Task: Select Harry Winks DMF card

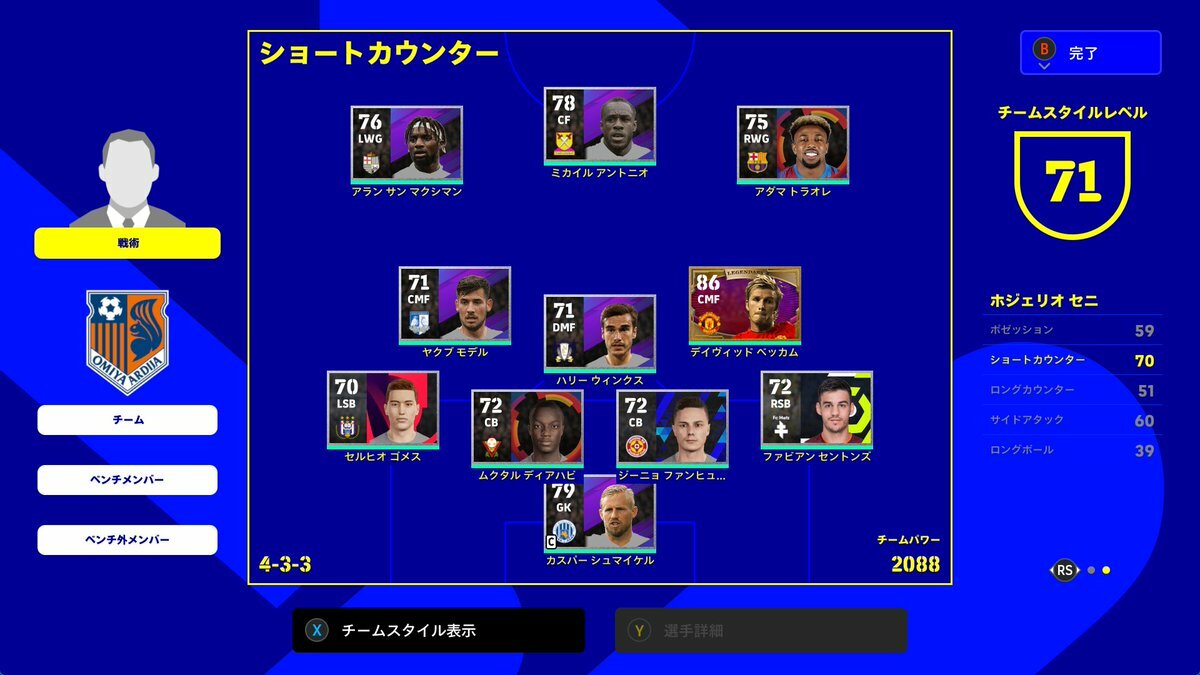Action: click(x=599, y=333)
